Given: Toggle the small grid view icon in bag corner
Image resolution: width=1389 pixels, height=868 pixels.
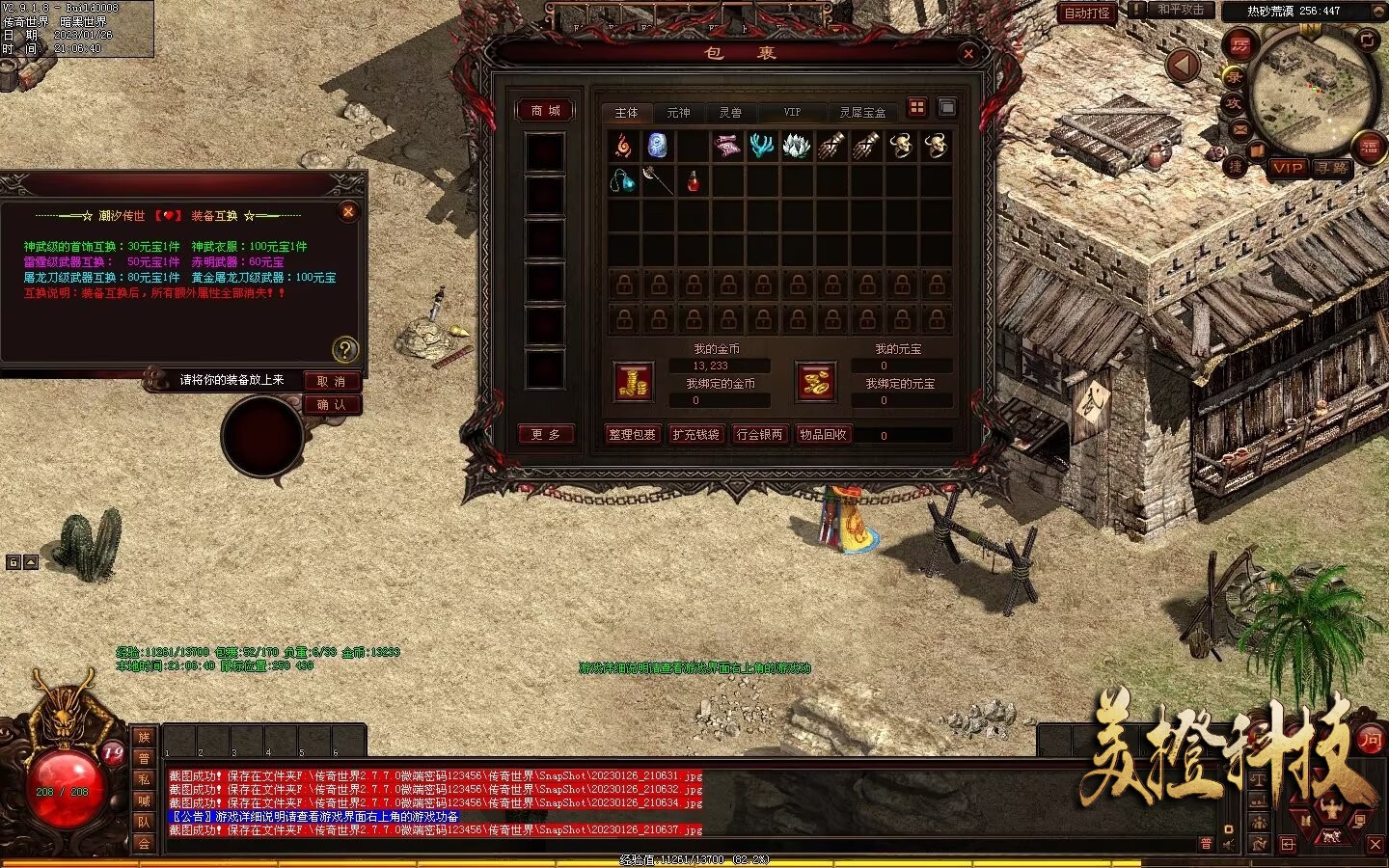Looking at the screenshot, I should click(x=917, y=109).
